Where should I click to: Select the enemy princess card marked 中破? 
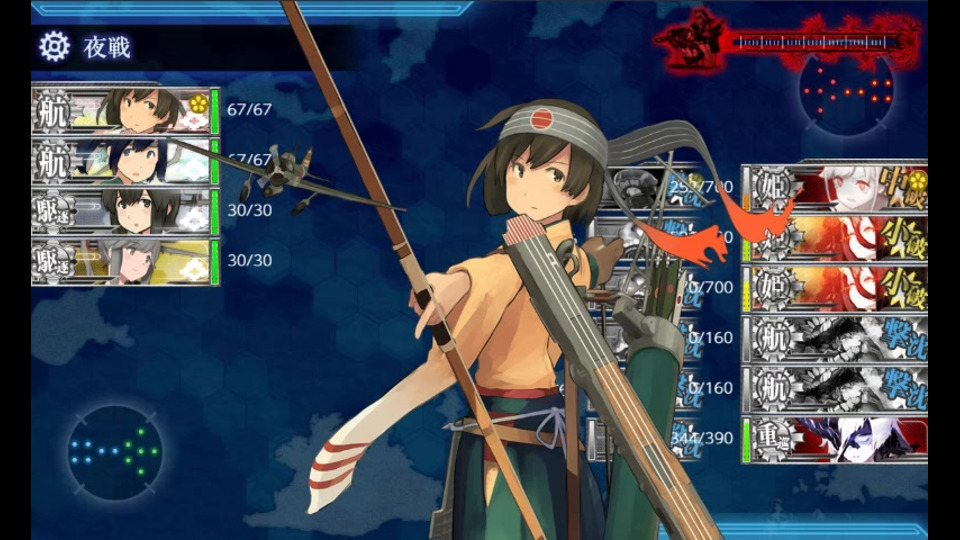(835, 188)
